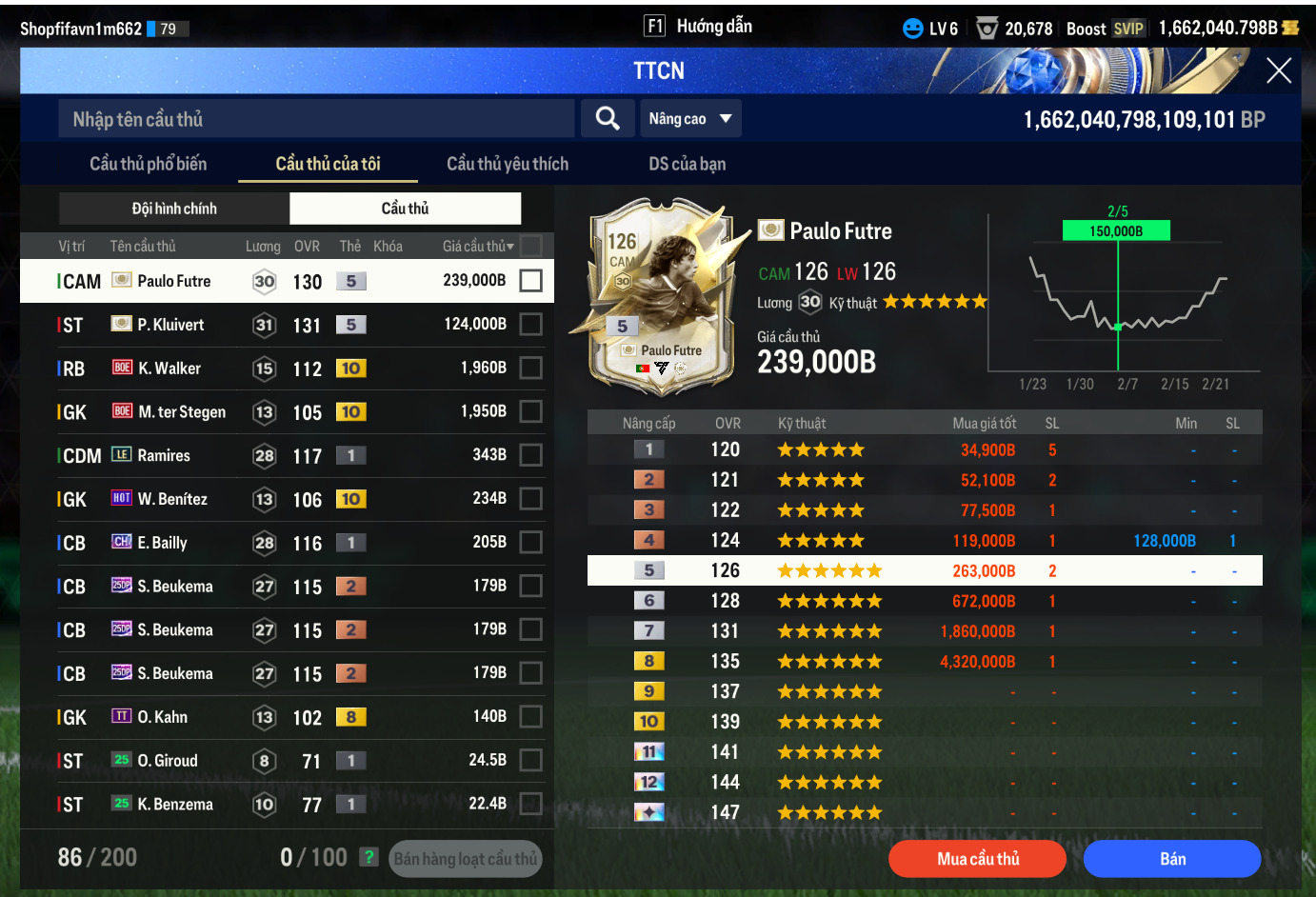Show the DS của bạn tab

click(x=687, y=164)
